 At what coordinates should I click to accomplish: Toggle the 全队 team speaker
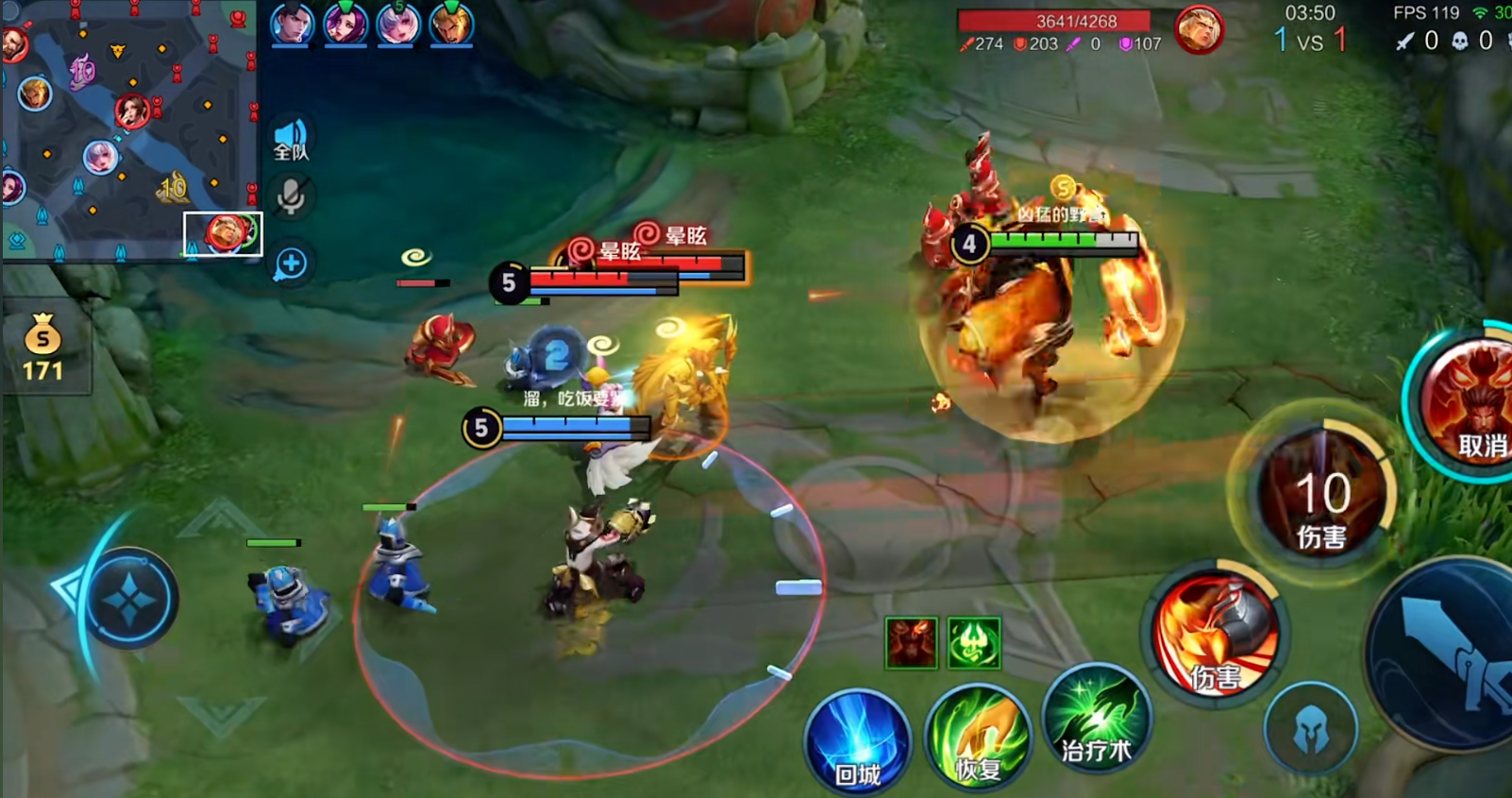coord(291,140)
